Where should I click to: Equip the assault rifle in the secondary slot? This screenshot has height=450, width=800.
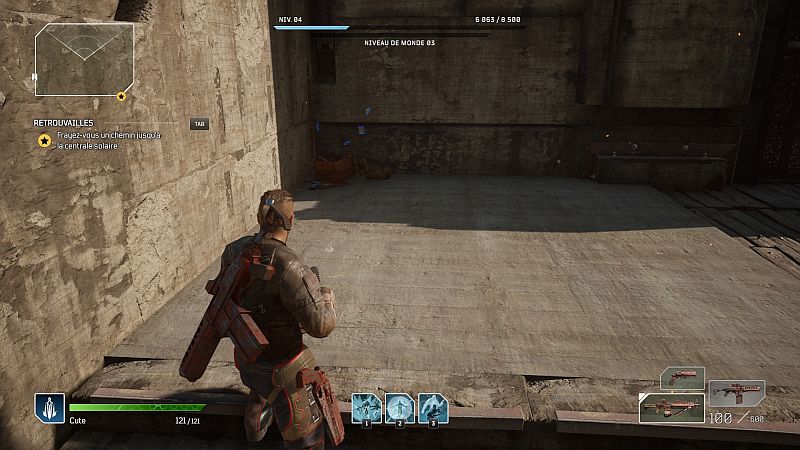click(x=736, y=392)
